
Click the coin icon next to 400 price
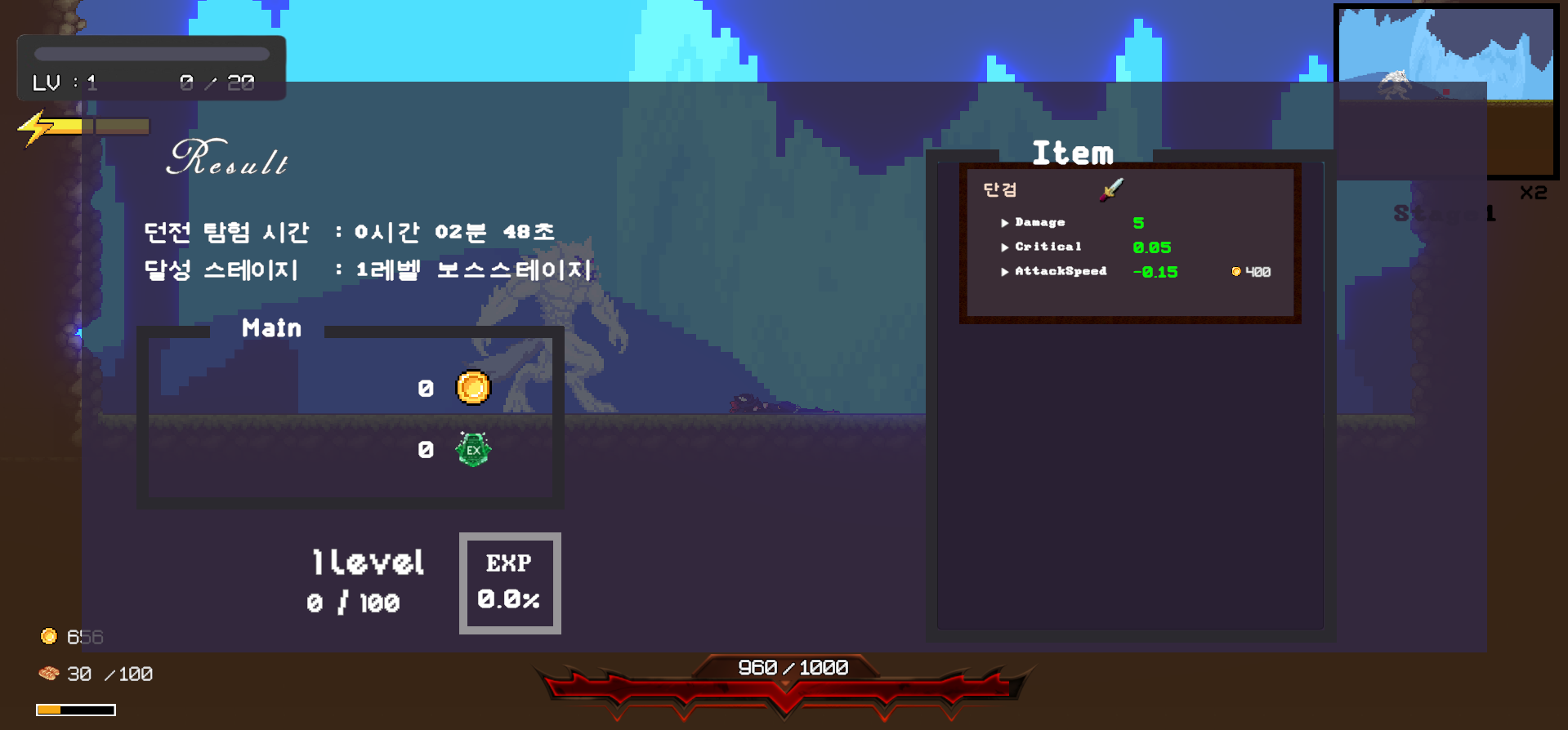click(1236, 271)
